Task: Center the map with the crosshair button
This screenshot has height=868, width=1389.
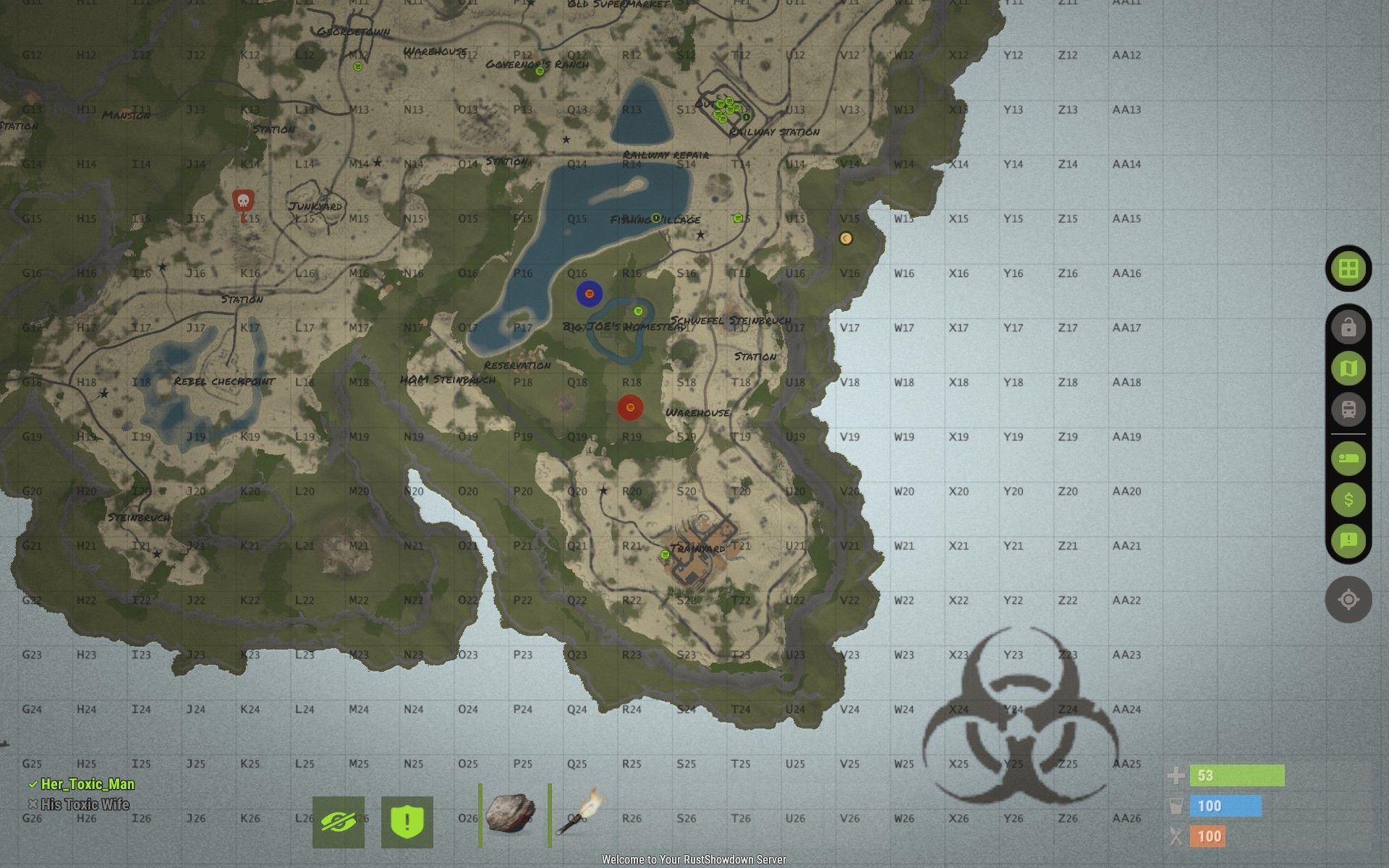Action: (1348, 600)
